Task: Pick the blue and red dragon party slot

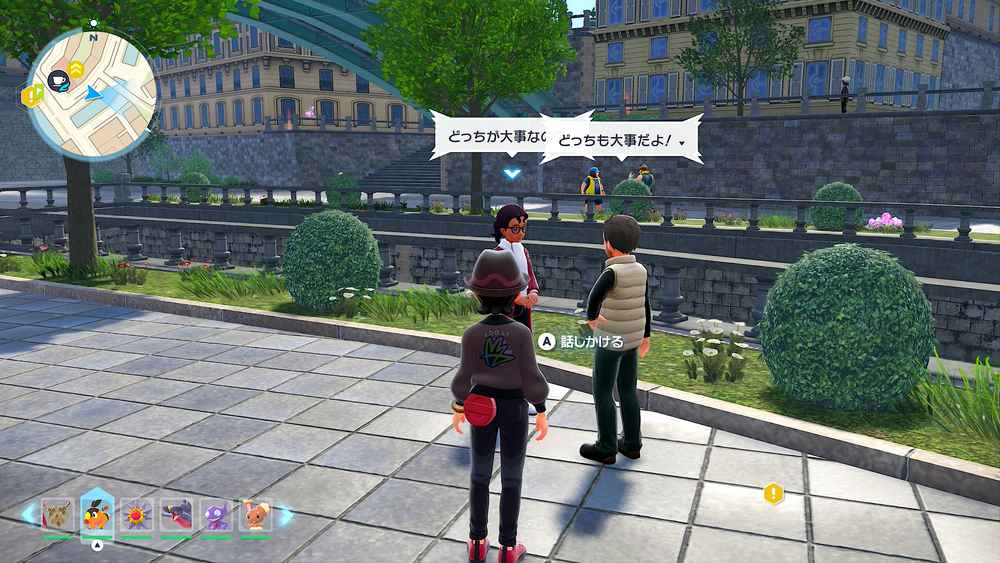Action: click(175, 516)
